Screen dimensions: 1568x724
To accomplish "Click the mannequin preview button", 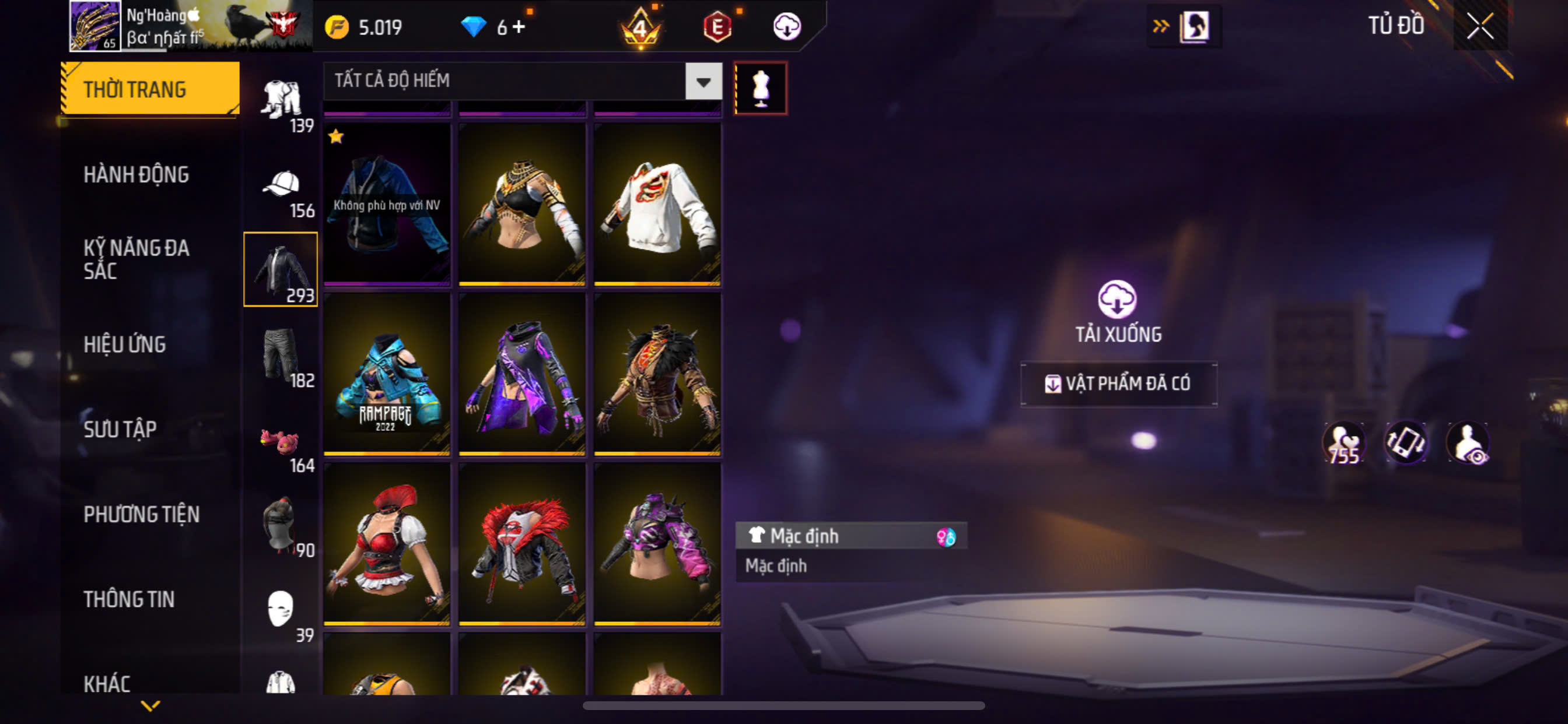I will coord(760,89).
